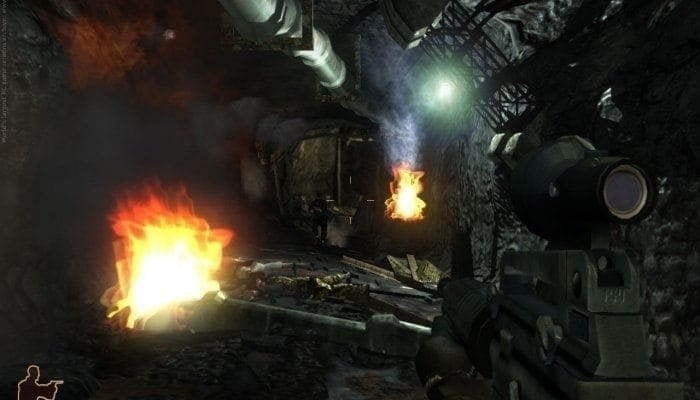700x400 pixels.
Task: Click the crouching soldier stance icon
Action: (x=38, y=382)
